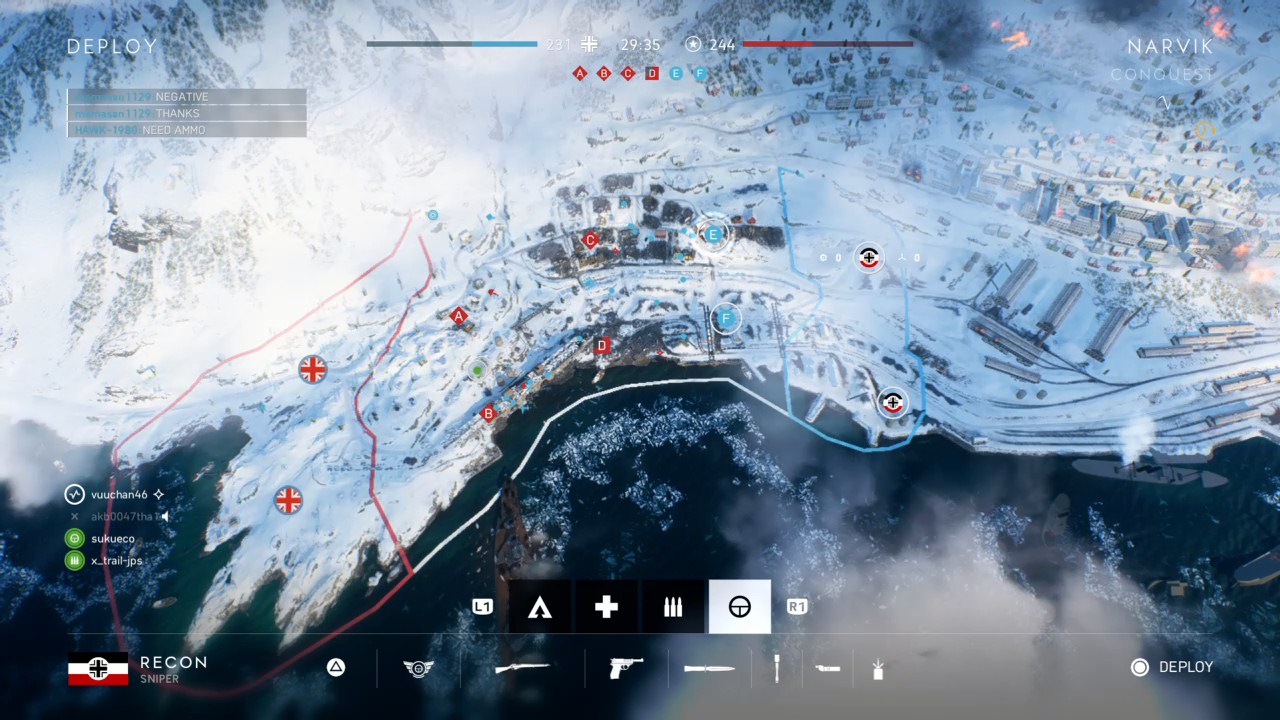Click the allied tickets progress bar
The width and height of the screenshot is (1280, 720).
452,44
